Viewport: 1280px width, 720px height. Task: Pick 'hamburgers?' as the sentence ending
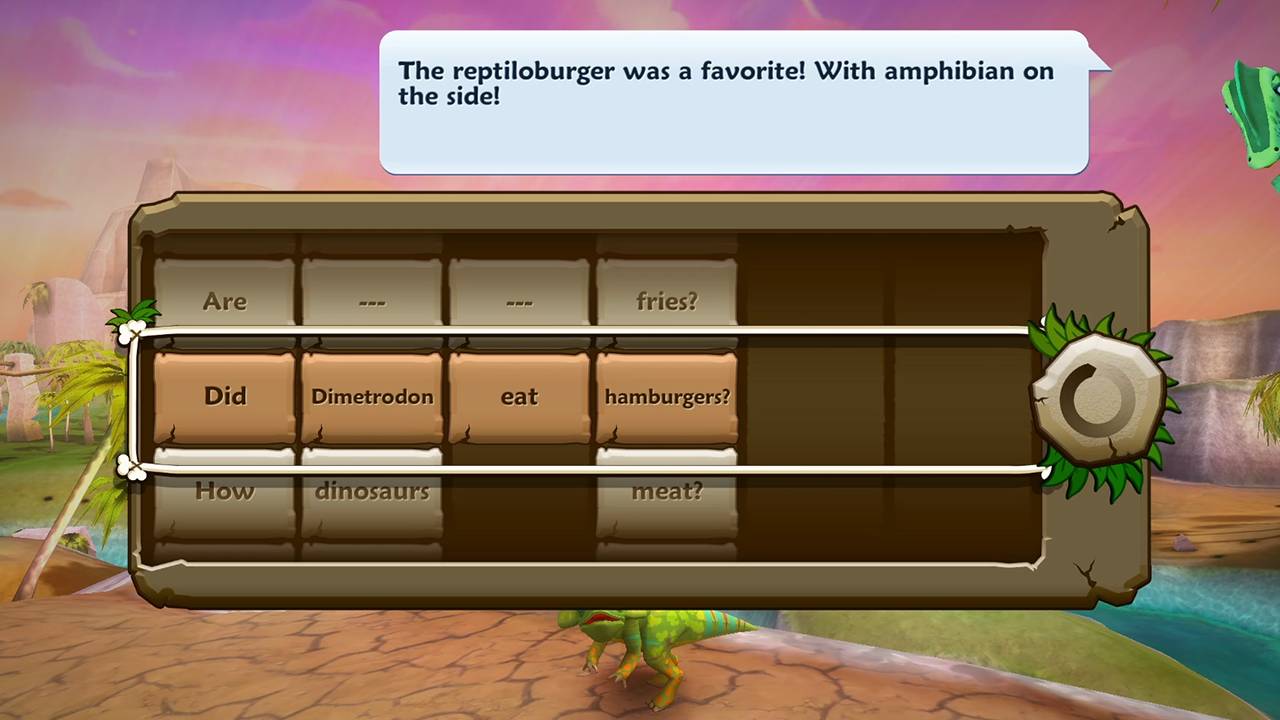(x=666, y=396)
